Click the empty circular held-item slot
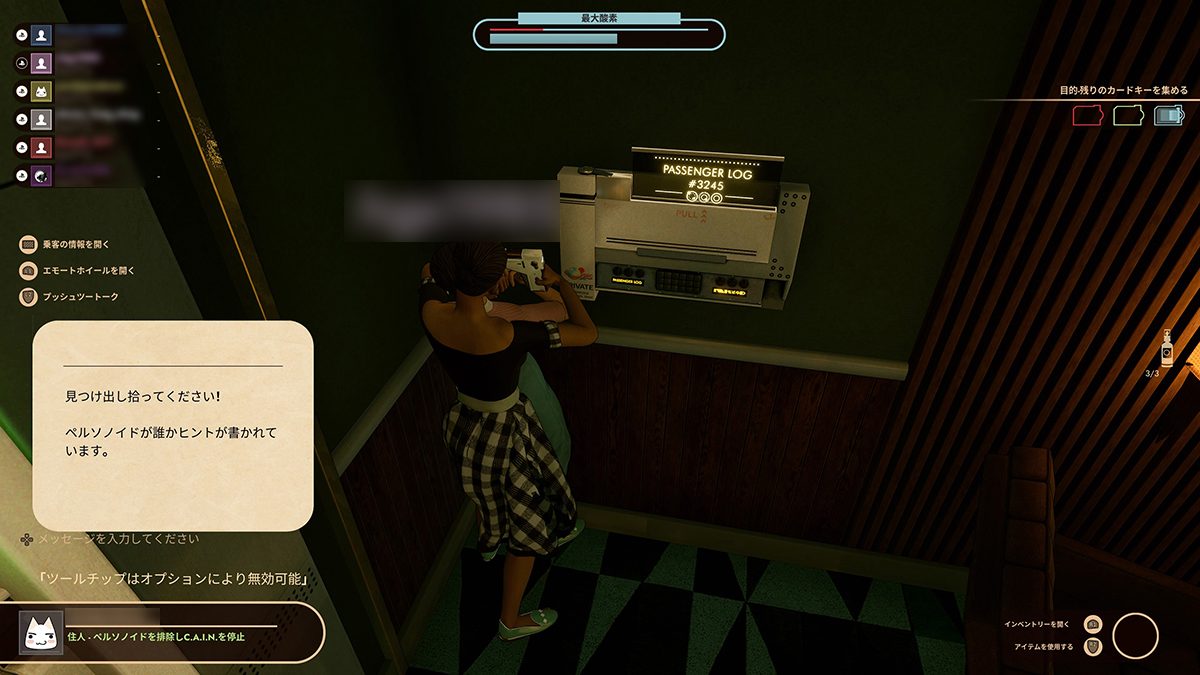The width and height of the screenshot is (1200, 675). 1135,635
